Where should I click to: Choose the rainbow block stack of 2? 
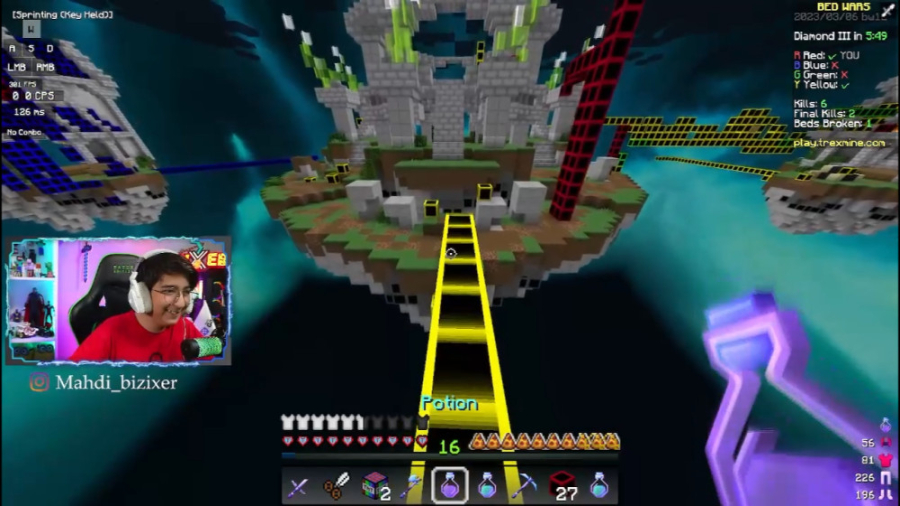point(374,486)
